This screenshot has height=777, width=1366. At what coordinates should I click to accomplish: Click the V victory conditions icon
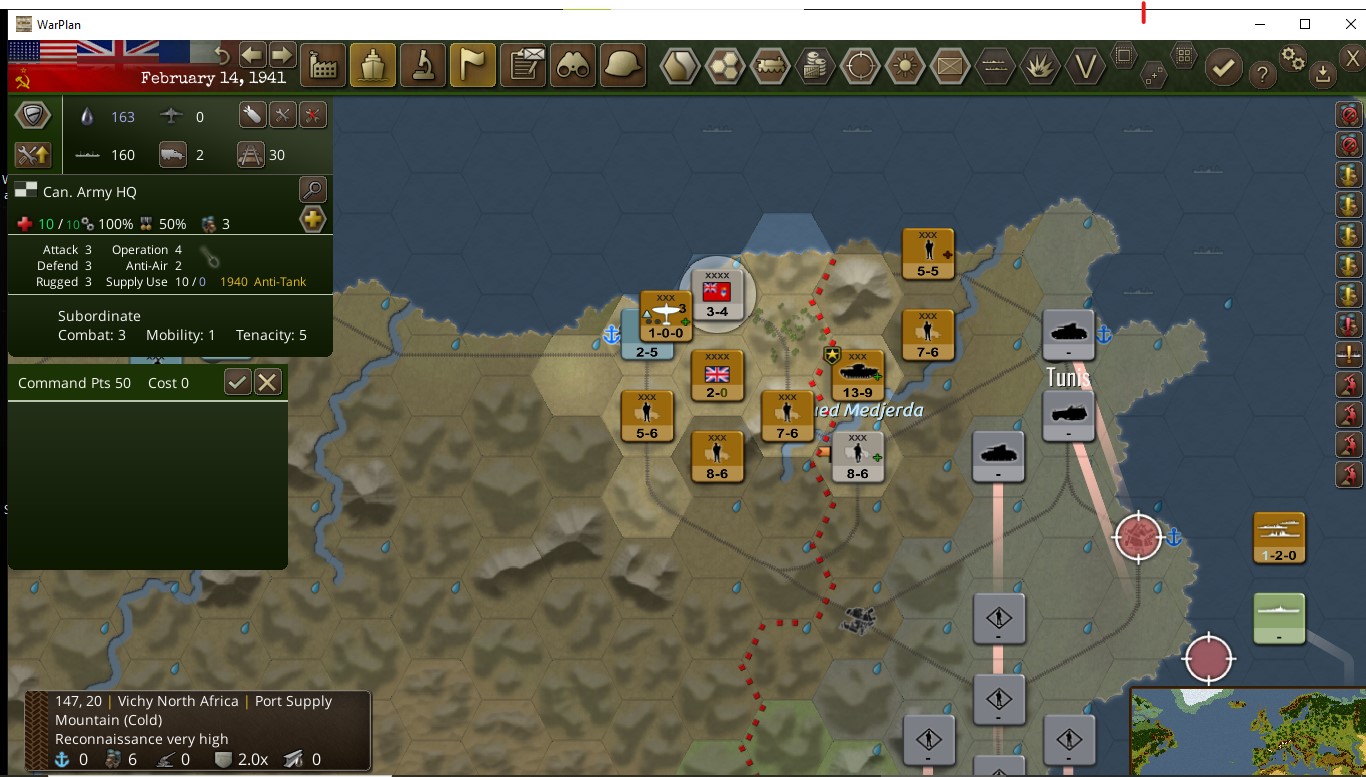1085,66
